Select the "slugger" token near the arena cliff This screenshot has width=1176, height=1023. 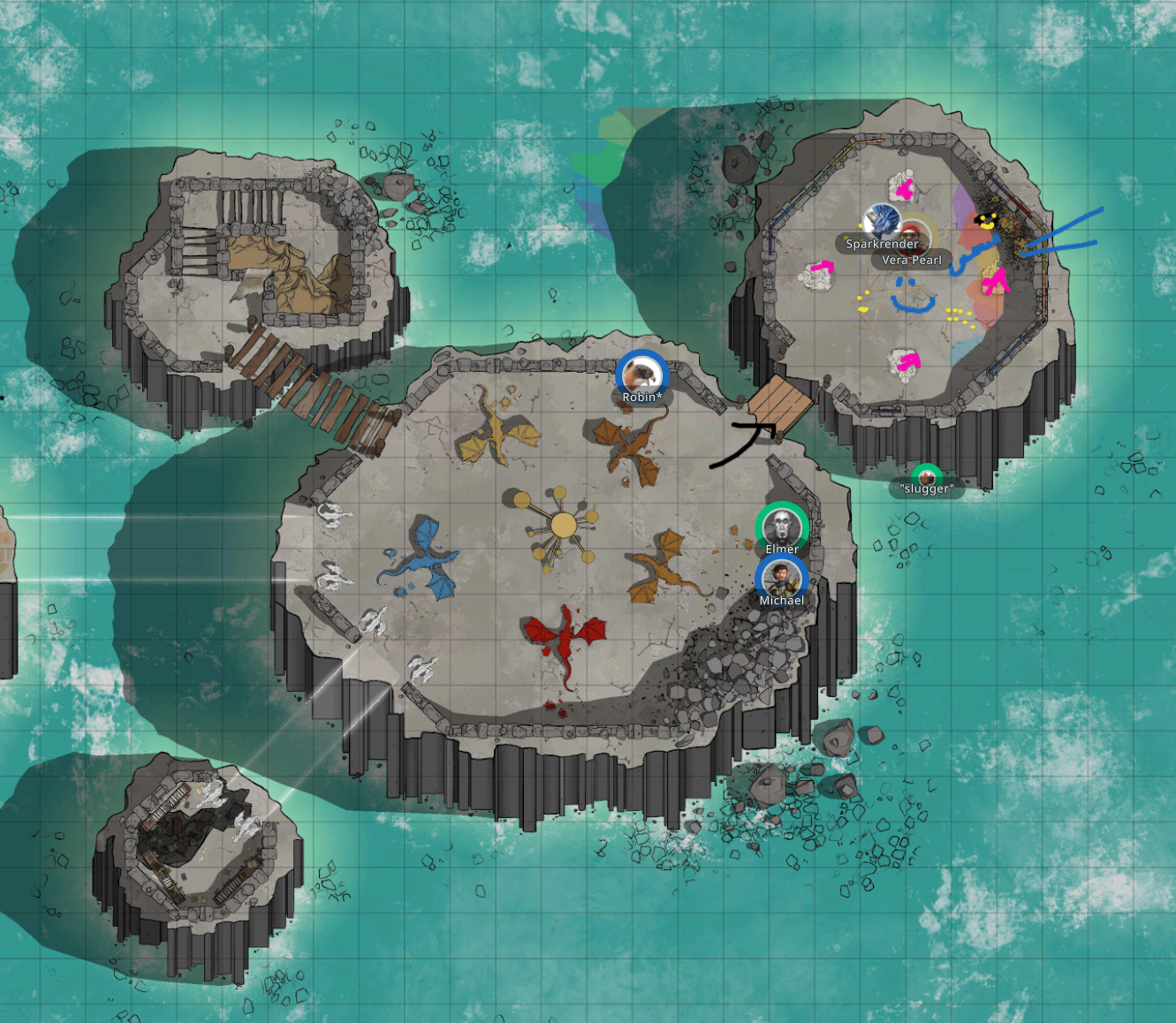(927, 477)
